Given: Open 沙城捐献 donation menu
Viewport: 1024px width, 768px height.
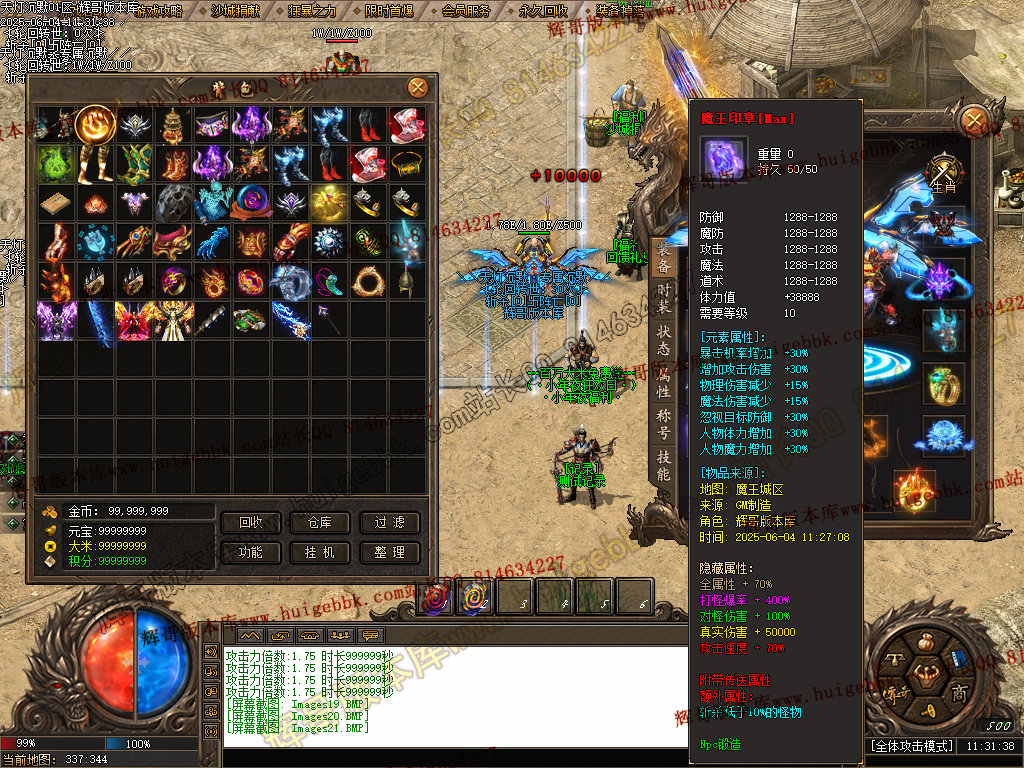Looking at the screenshot, I should click(x=235, y=11).
